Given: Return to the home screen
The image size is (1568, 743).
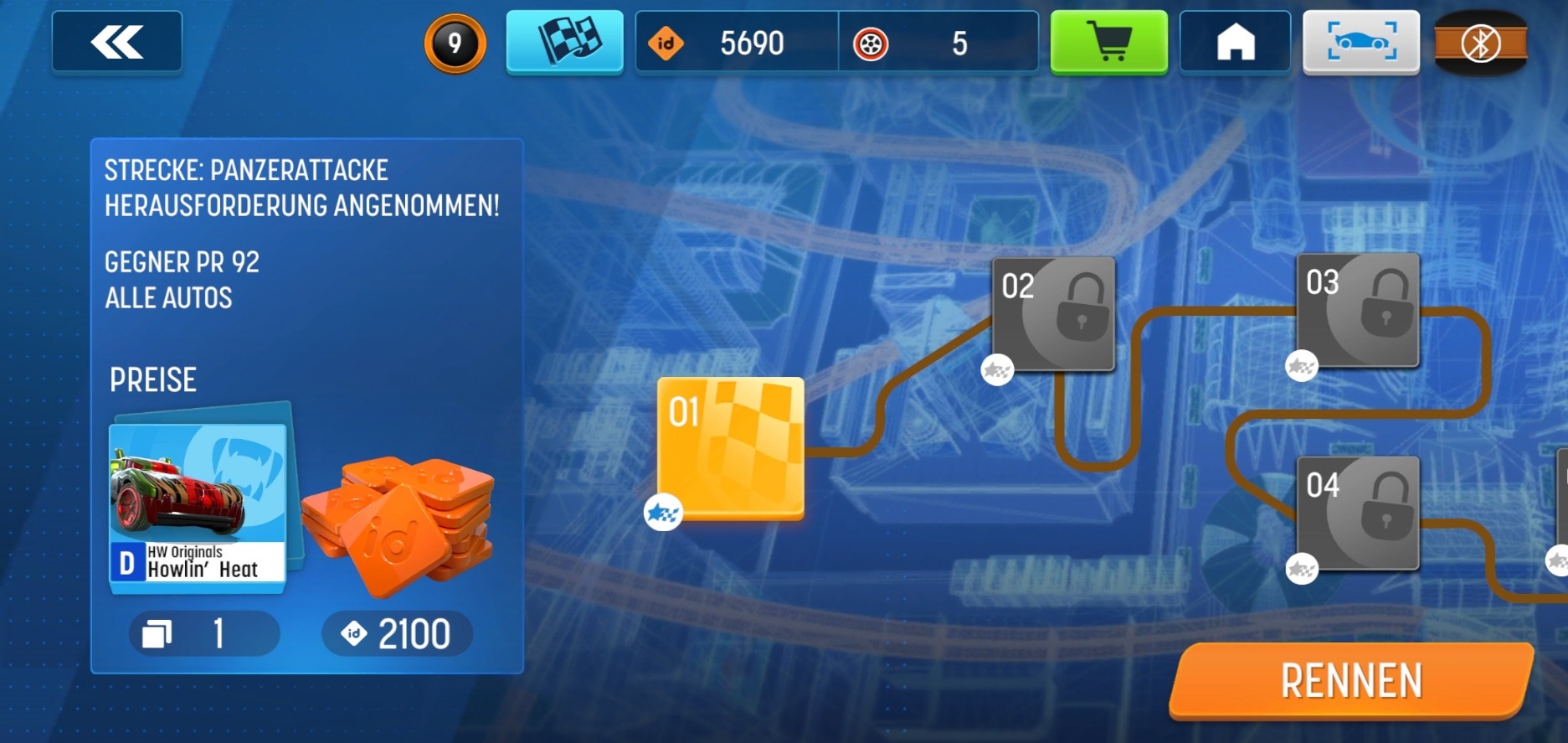Looking at the screenshot, I should (1235, 42).
